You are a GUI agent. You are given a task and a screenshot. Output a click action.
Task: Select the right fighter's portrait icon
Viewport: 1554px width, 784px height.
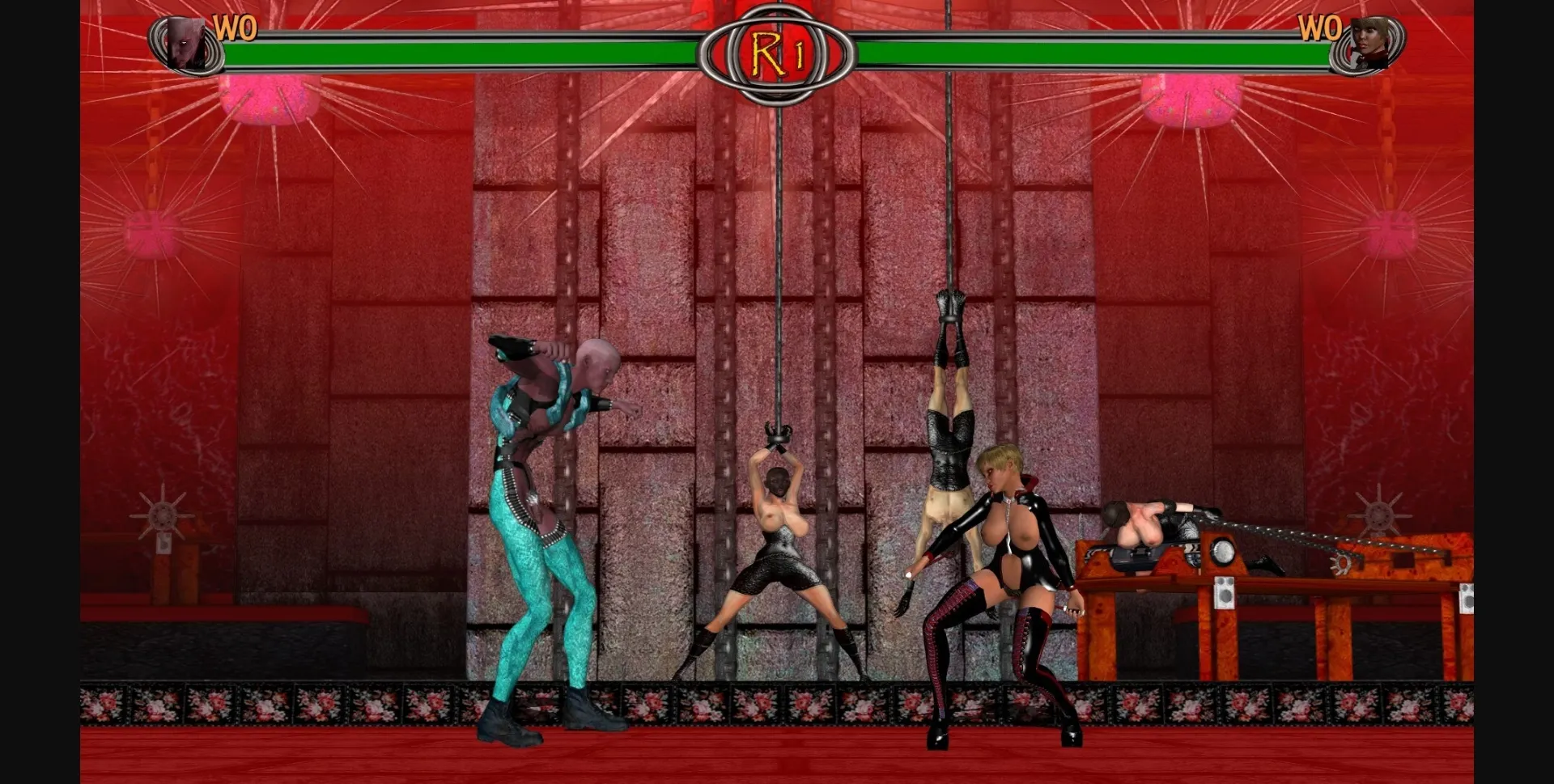pyautogui.click(x=1369, y=38)
